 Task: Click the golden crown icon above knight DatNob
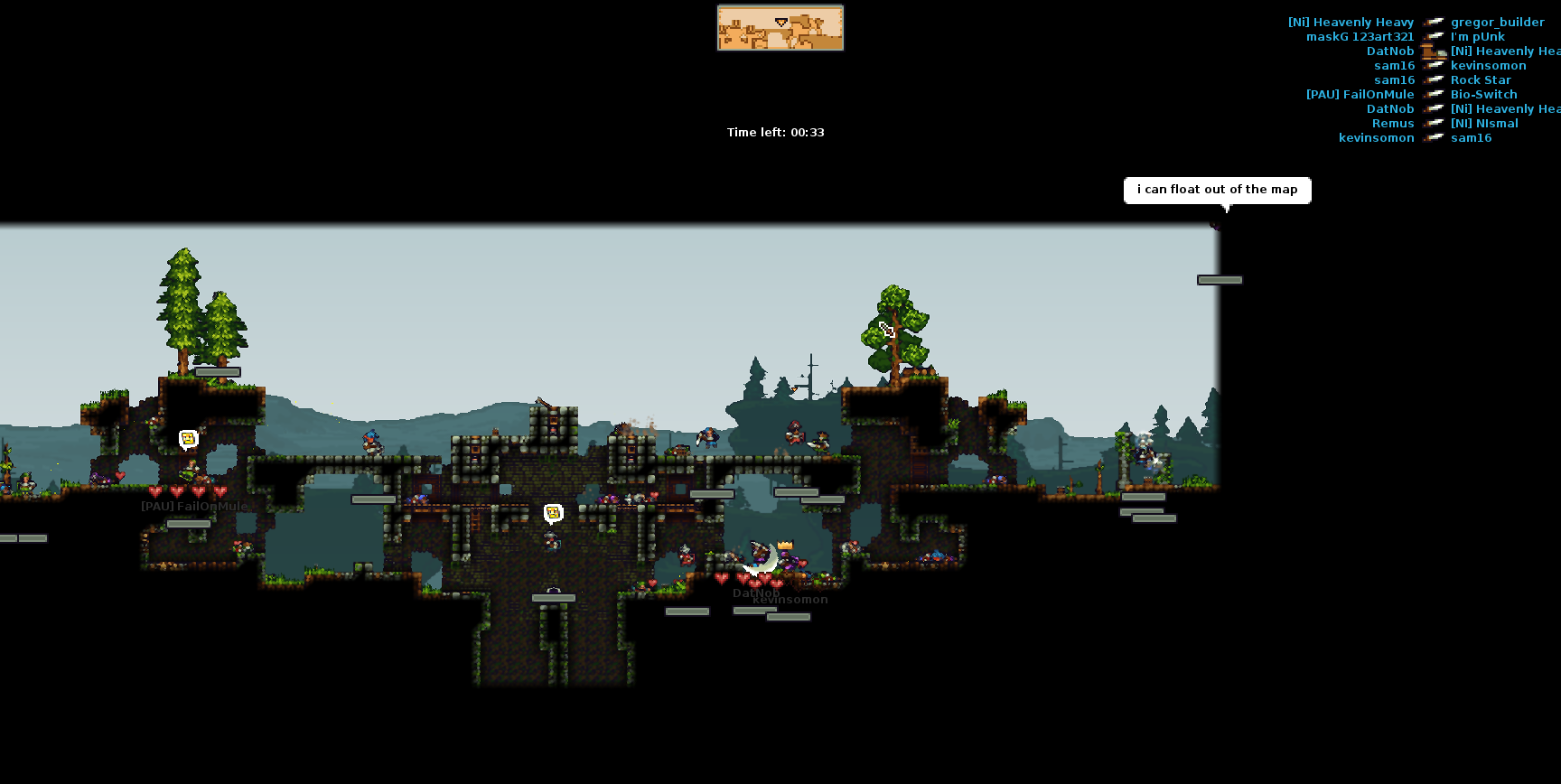pyautogui.click(x=786, y=544)
